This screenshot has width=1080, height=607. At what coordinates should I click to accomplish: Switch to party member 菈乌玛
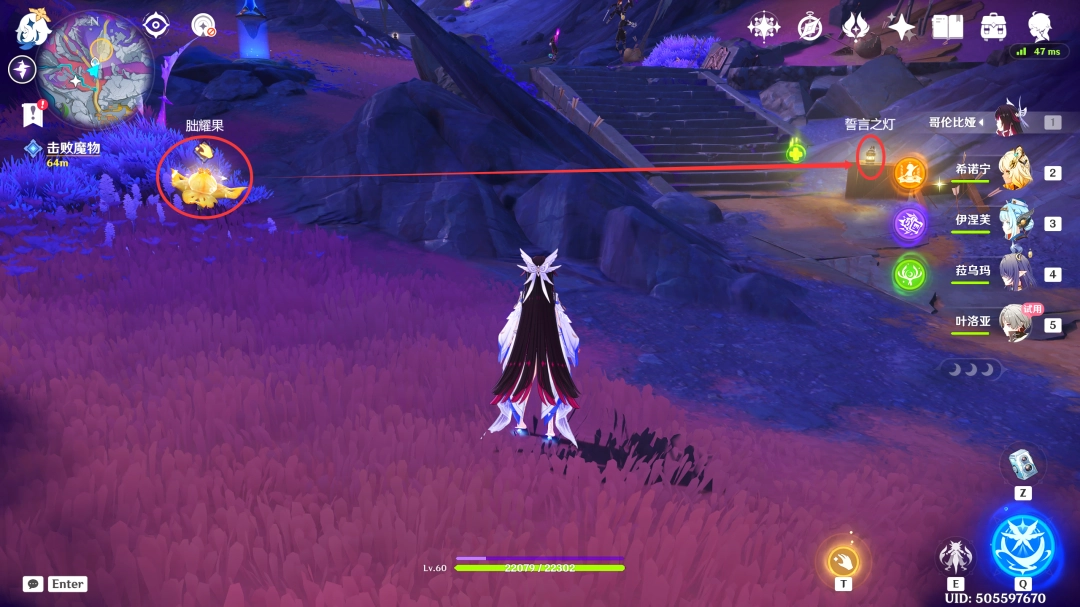pos(1012,273)
